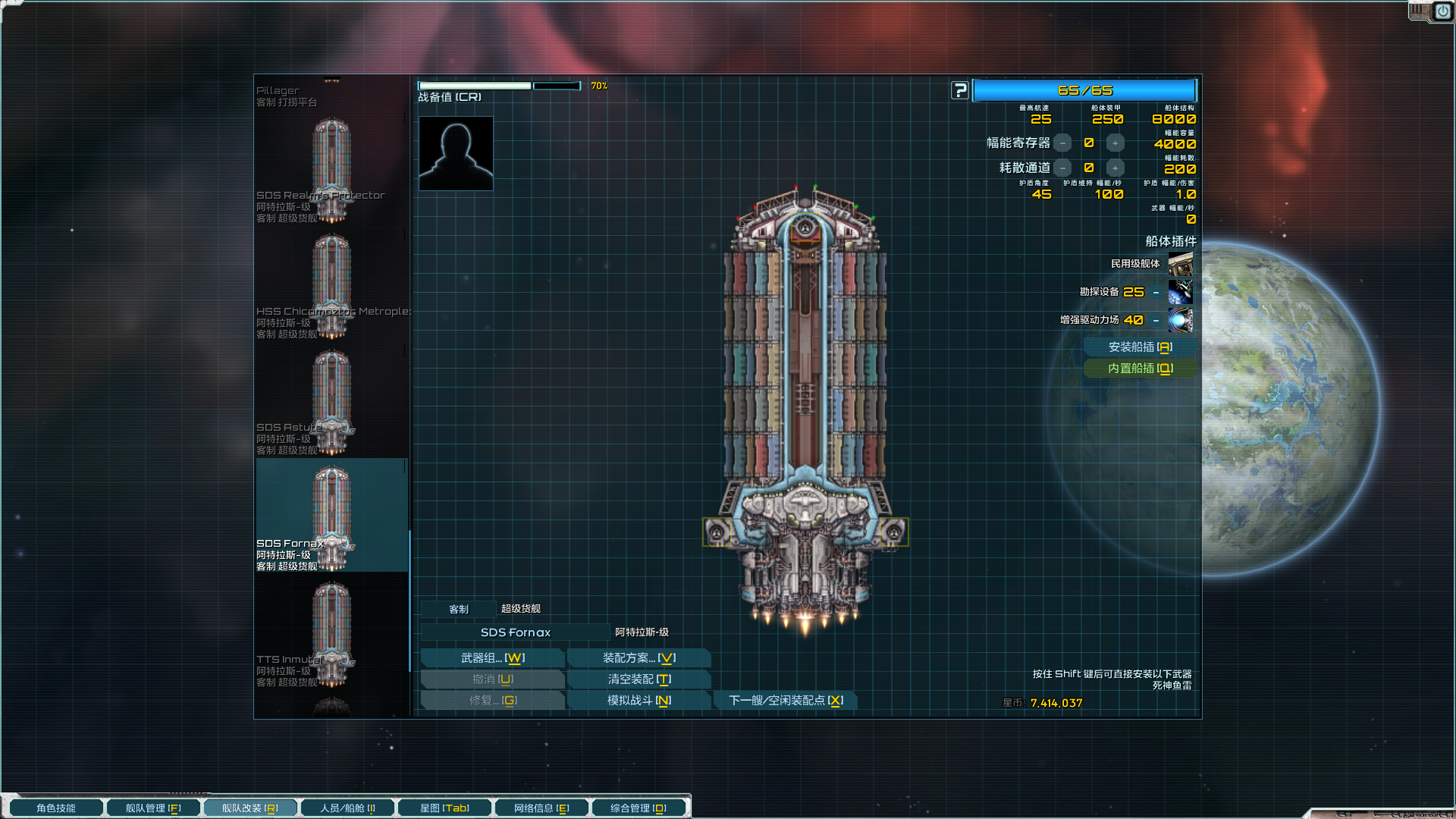Open the question mark help button
Viewport: 1456px width, 819px height.
(960, 91)
